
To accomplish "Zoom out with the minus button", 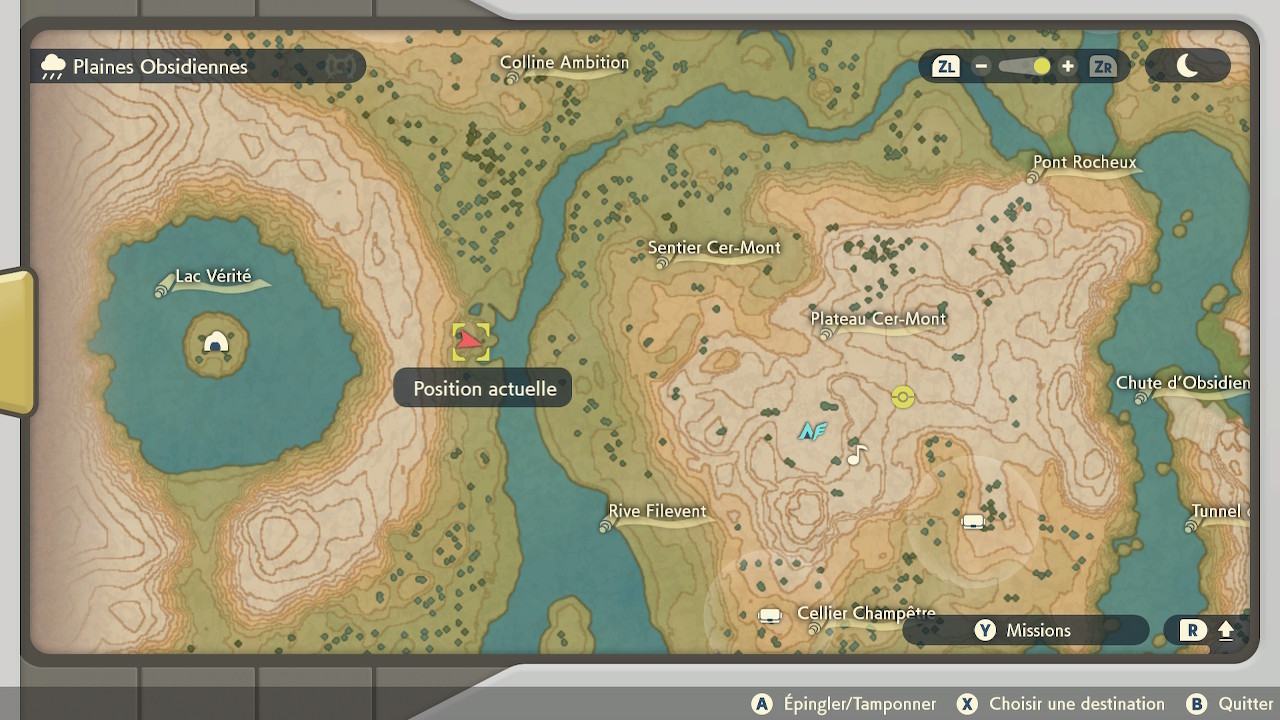I will 981,67.
